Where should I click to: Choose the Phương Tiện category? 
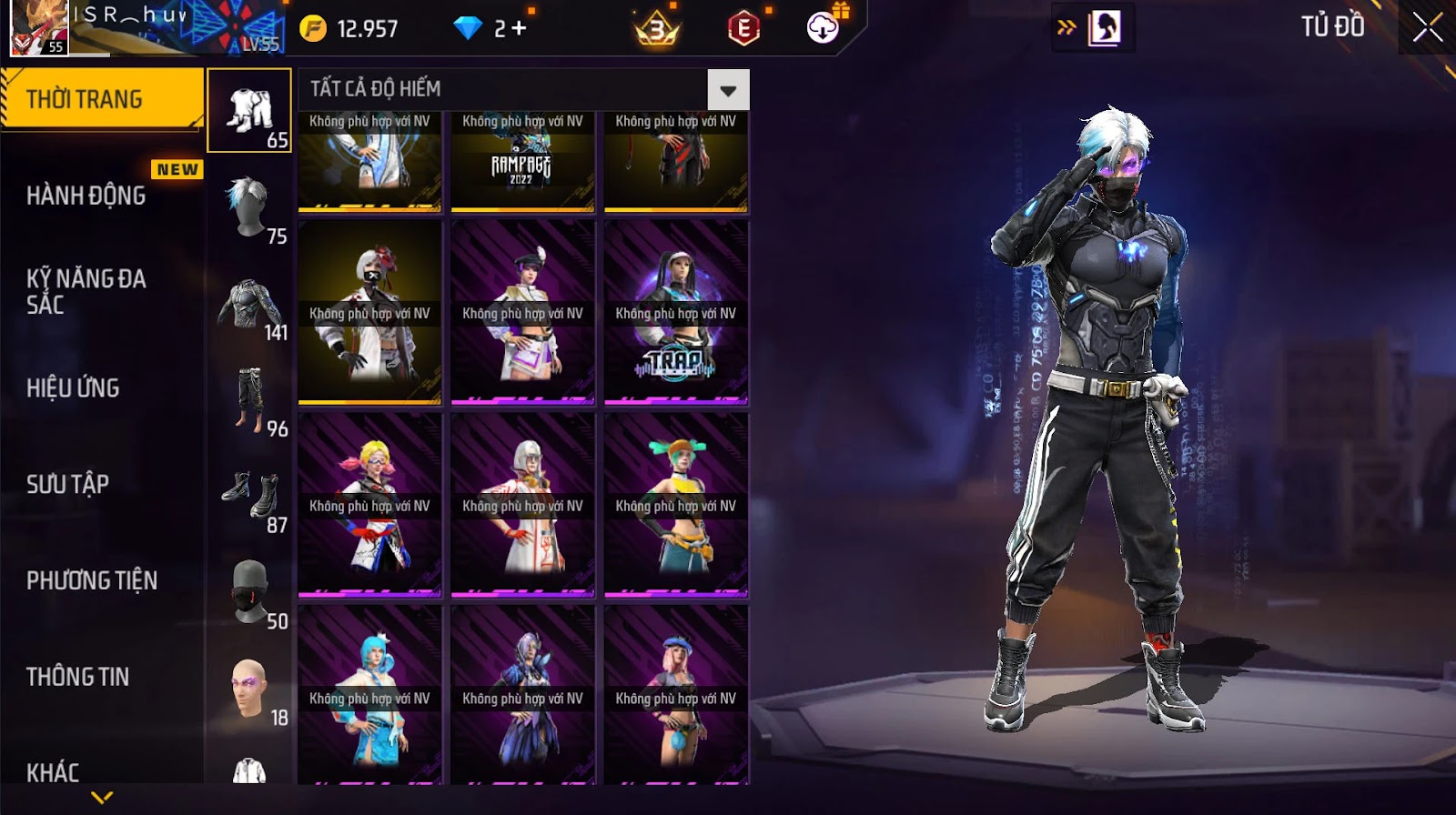pos(92,580)
